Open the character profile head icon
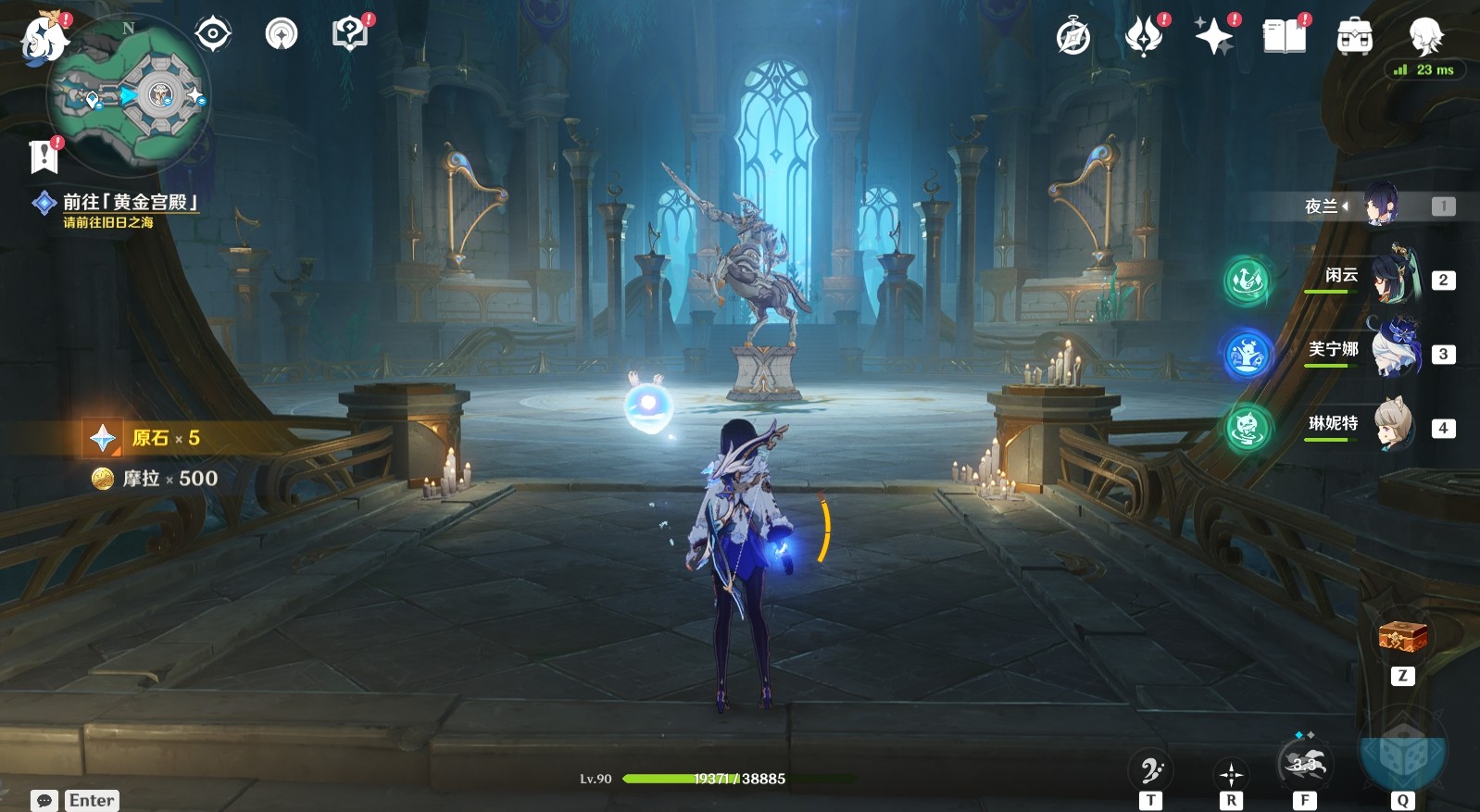The height and width of the screenshot is (812, 1480). click(1425, 37)
